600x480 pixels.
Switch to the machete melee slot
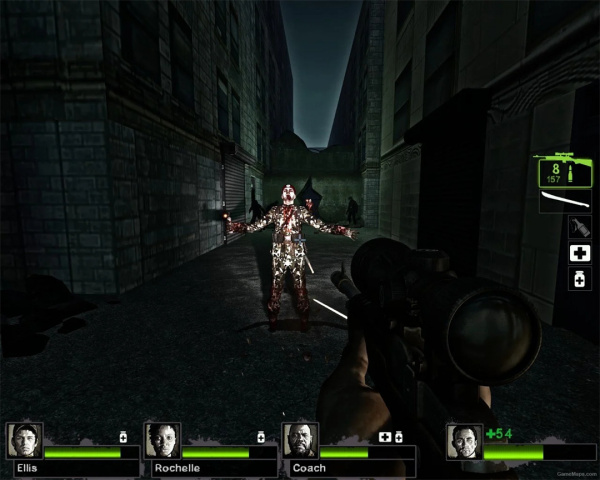pyautogui.click(x=561, y=203)
